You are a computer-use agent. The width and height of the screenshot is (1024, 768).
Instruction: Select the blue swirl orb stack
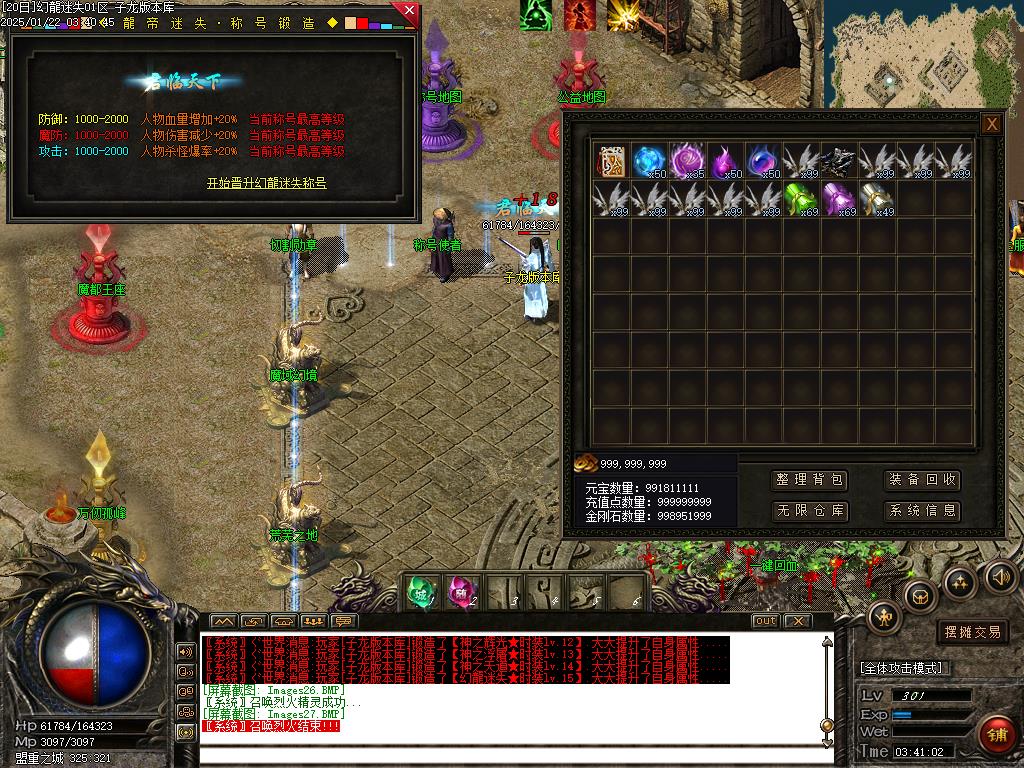click(649, 160)
